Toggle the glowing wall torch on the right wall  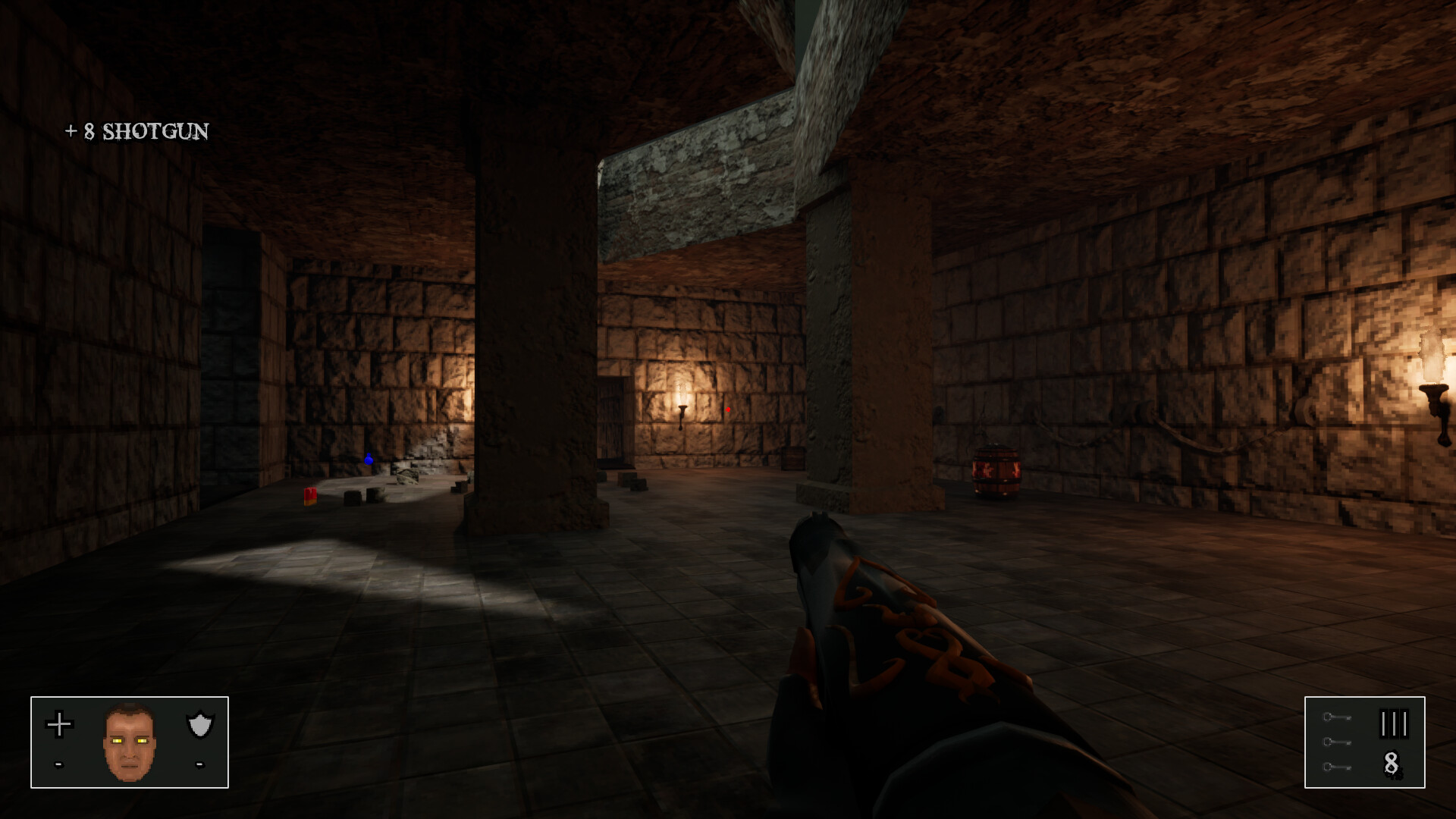(x=1432, y=383)
